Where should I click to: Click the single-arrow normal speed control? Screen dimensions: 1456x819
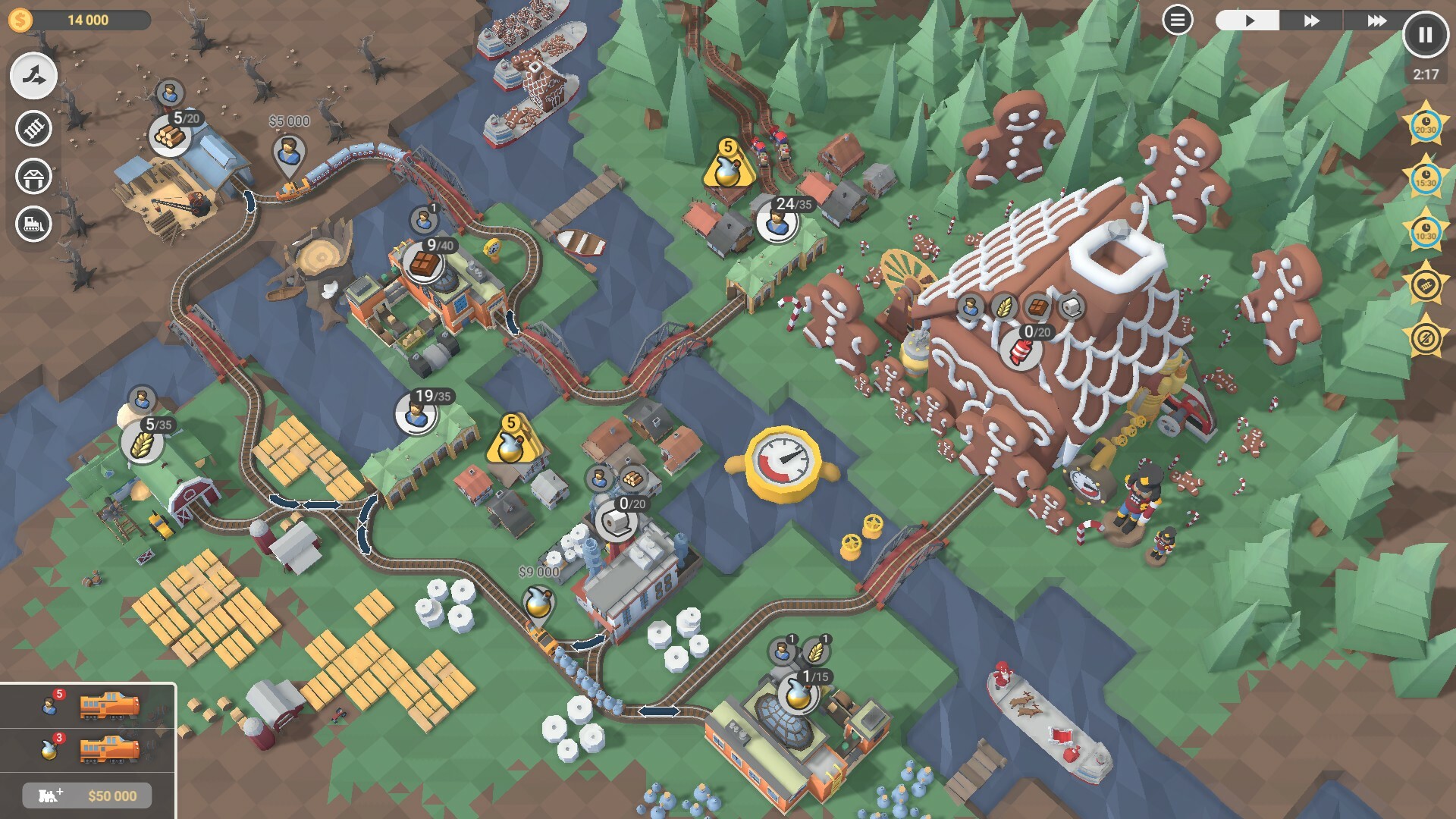click(1249, 20)
